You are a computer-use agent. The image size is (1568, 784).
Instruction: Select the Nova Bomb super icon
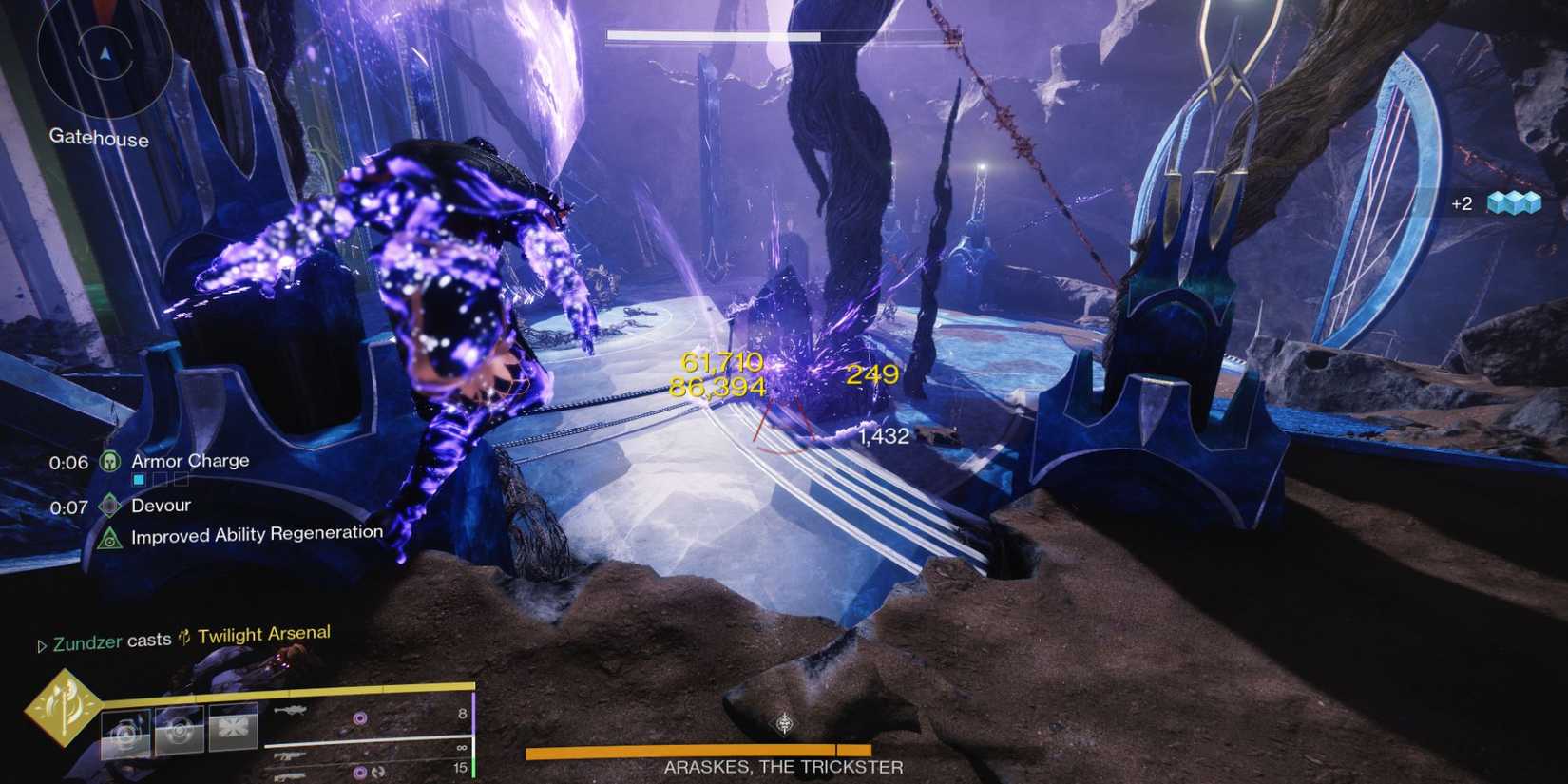[65, 705]
